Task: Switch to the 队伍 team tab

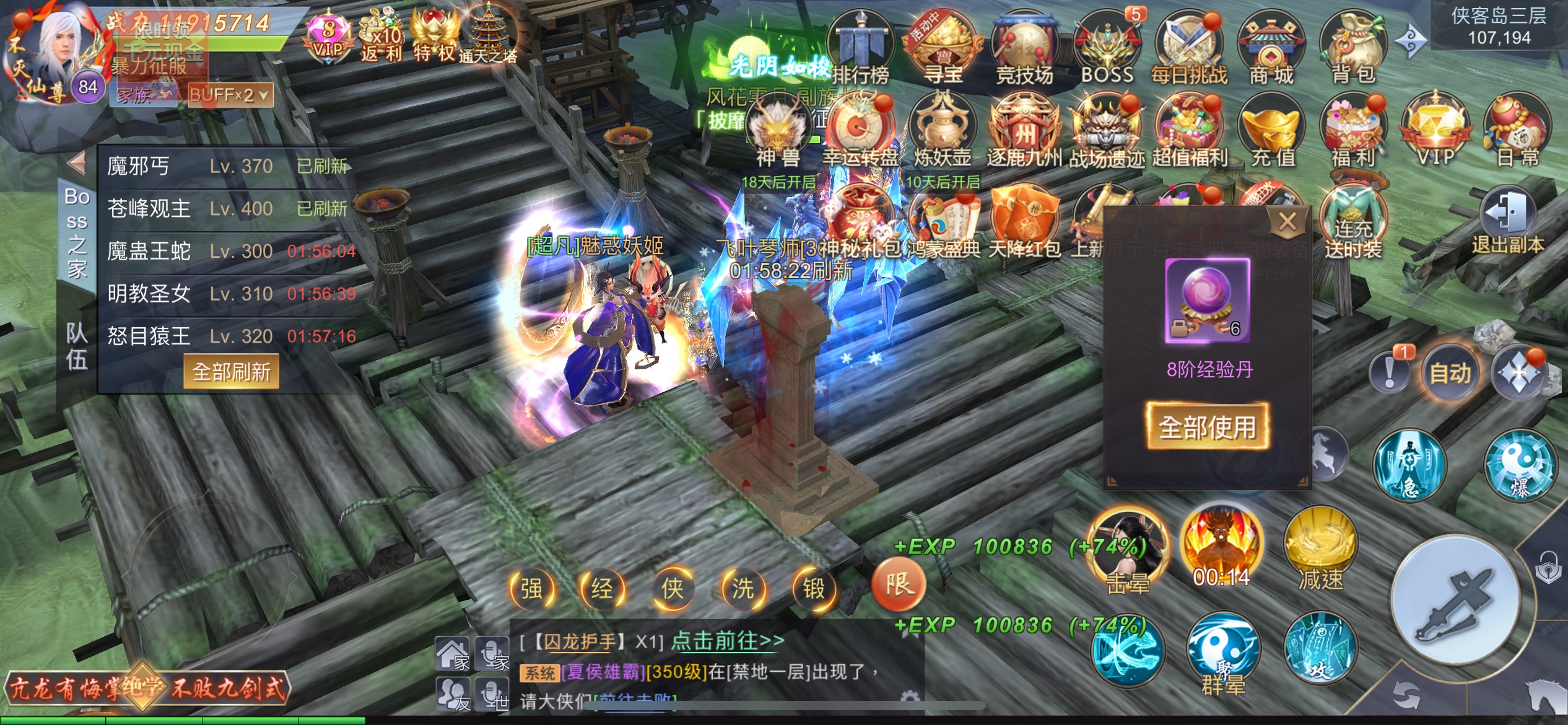Action: pos(77,346)
